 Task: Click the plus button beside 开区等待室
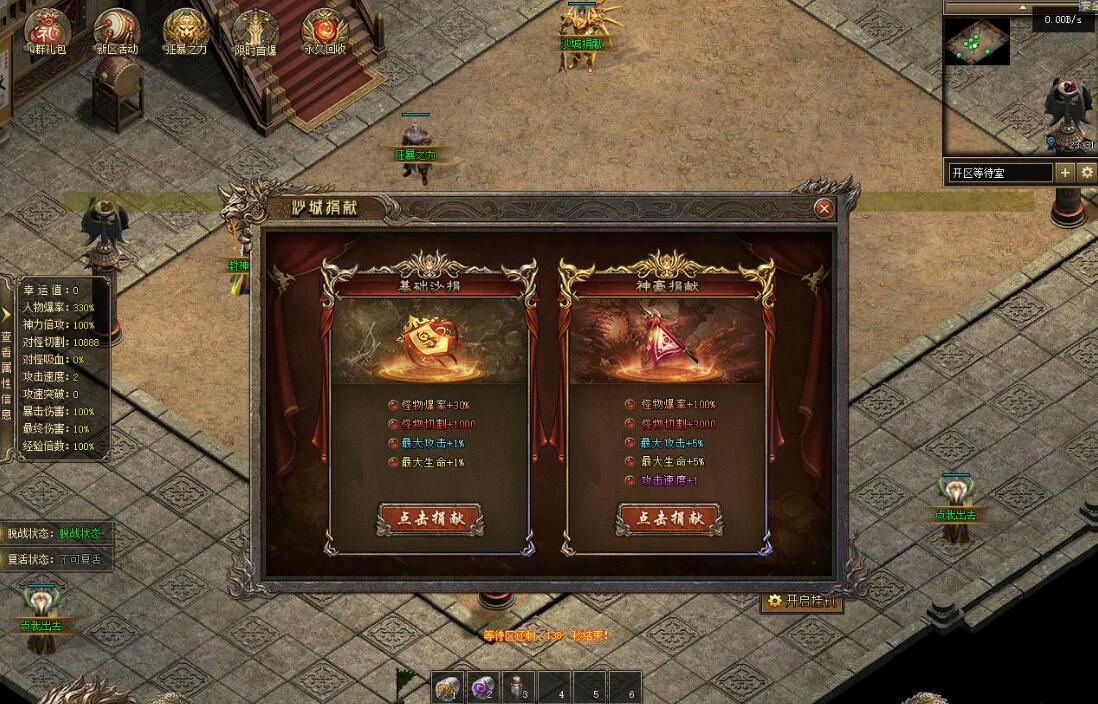[1065, 173]
